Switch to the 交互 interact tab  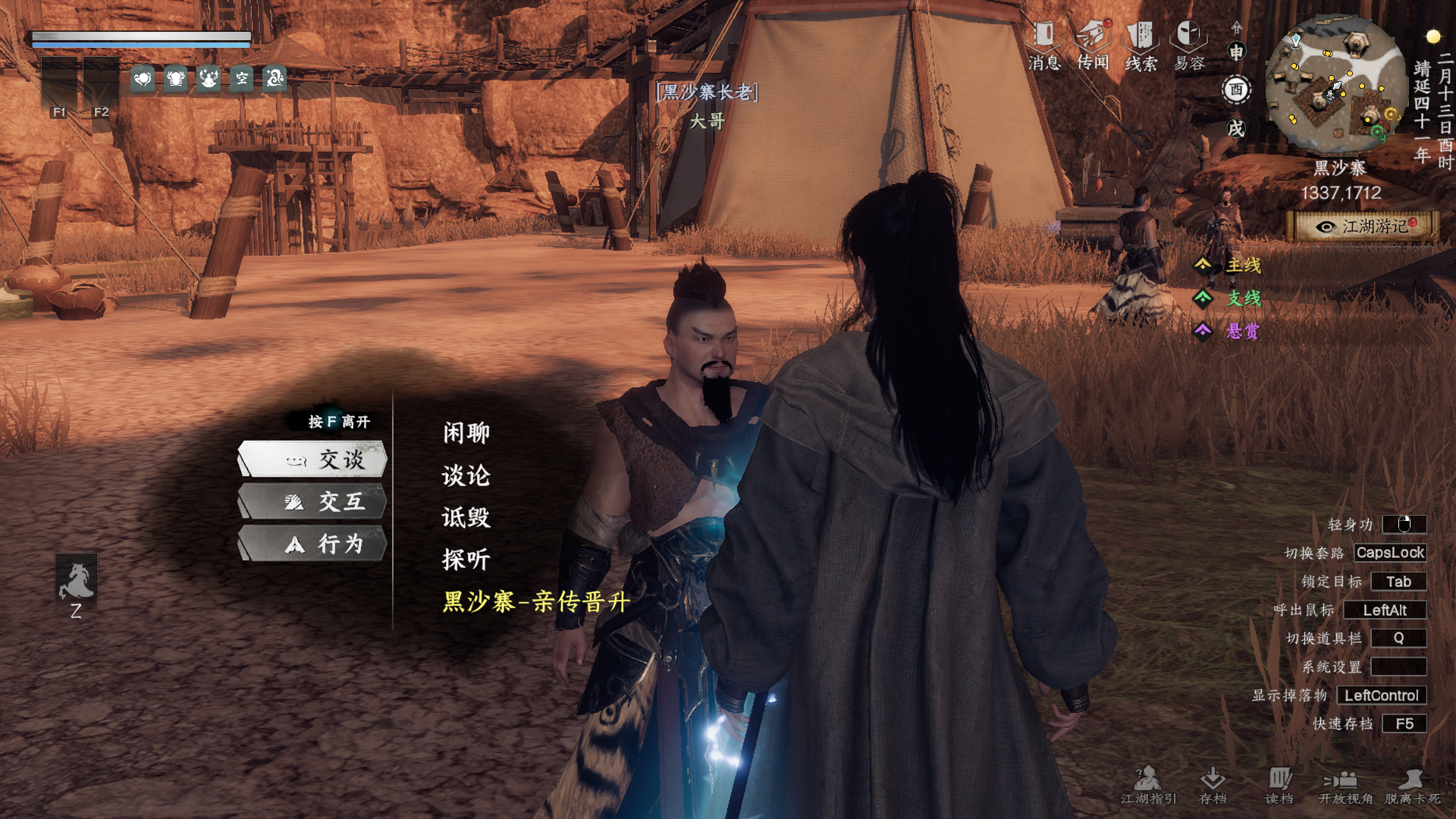click(313, 501)
